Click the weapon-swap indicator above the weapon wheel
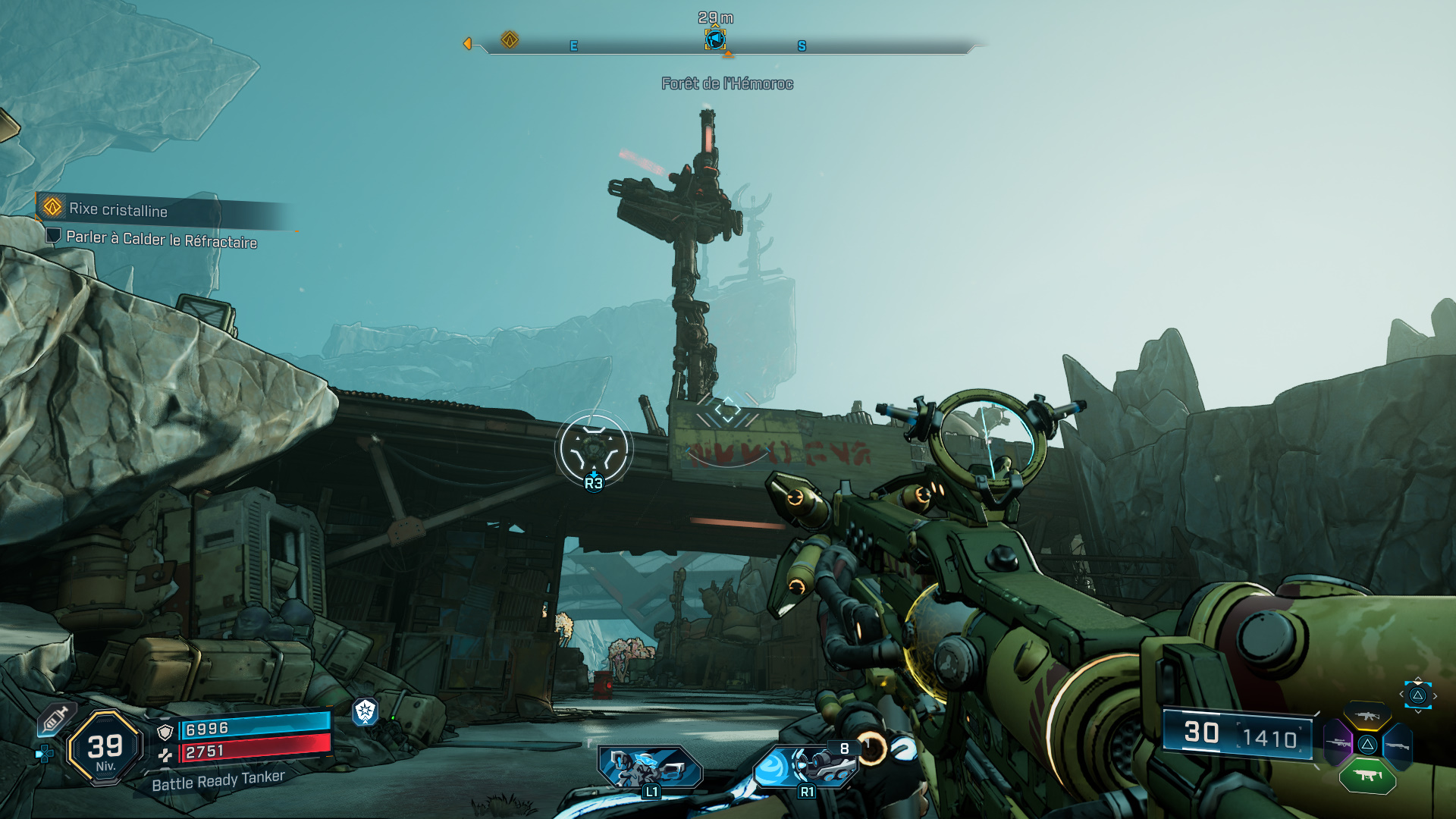1456x819 pixels. point(1417,695)
